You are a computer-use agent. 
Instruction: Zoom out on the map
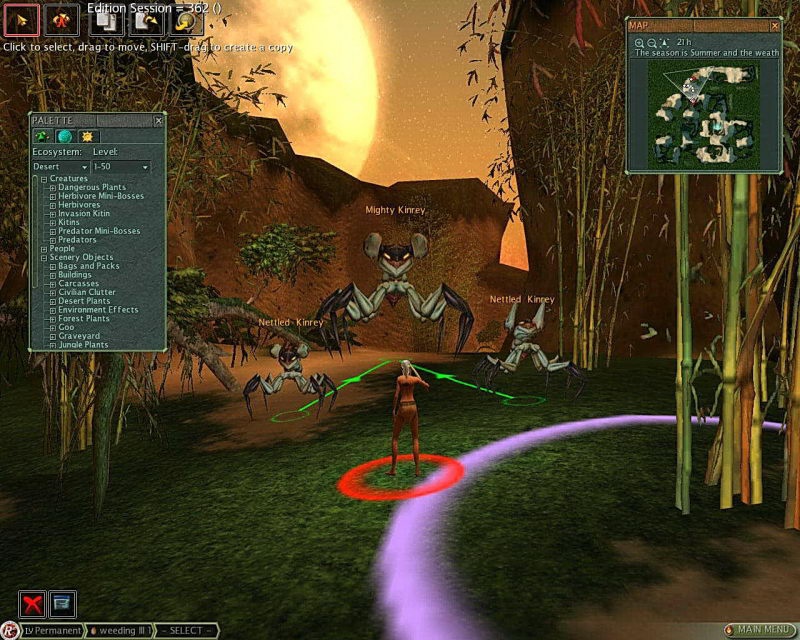click(651, 43)
